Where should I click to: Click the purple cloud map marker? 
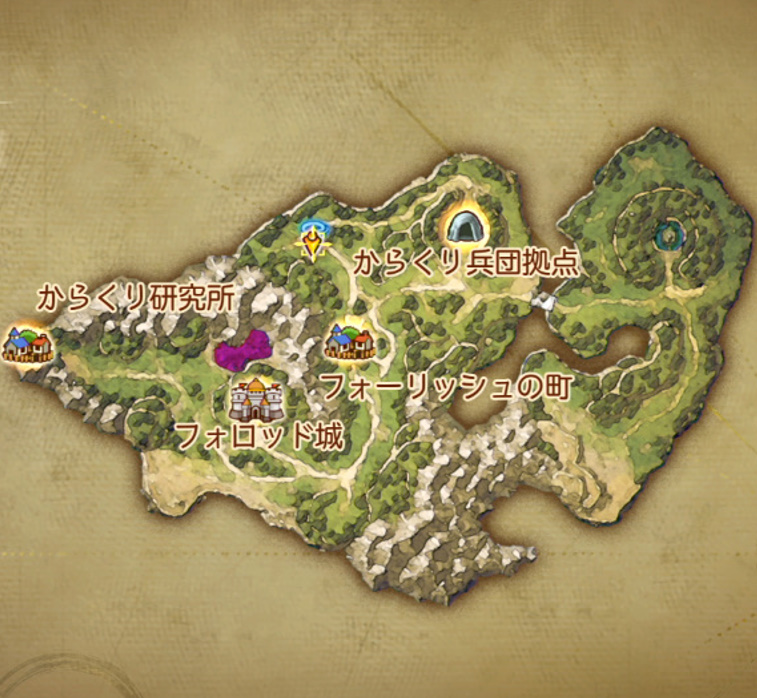(243, 351)
